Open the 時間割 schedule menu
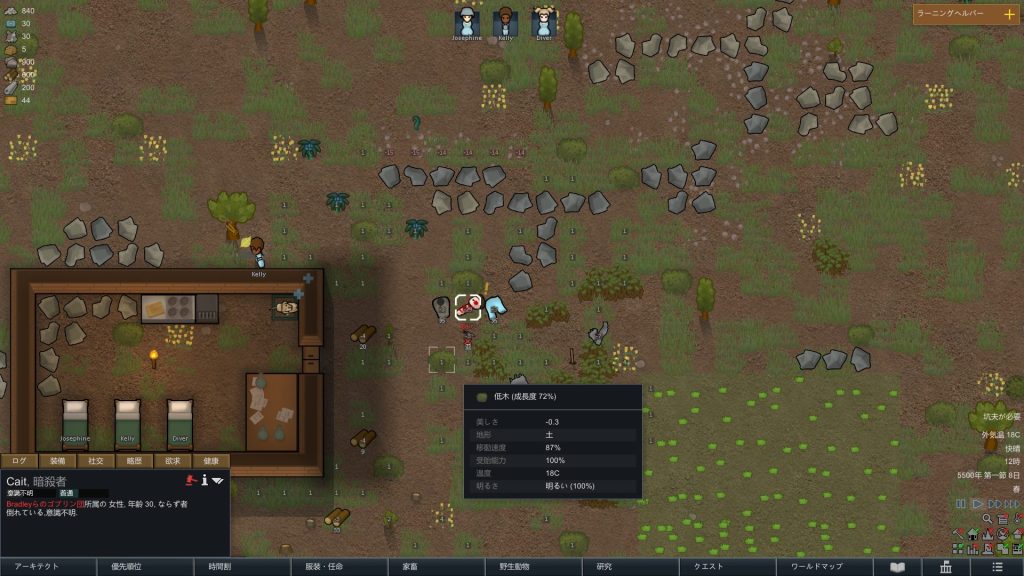Viewport: 1024px width, 576px height. pyautogui.click(x=241, y=566)
